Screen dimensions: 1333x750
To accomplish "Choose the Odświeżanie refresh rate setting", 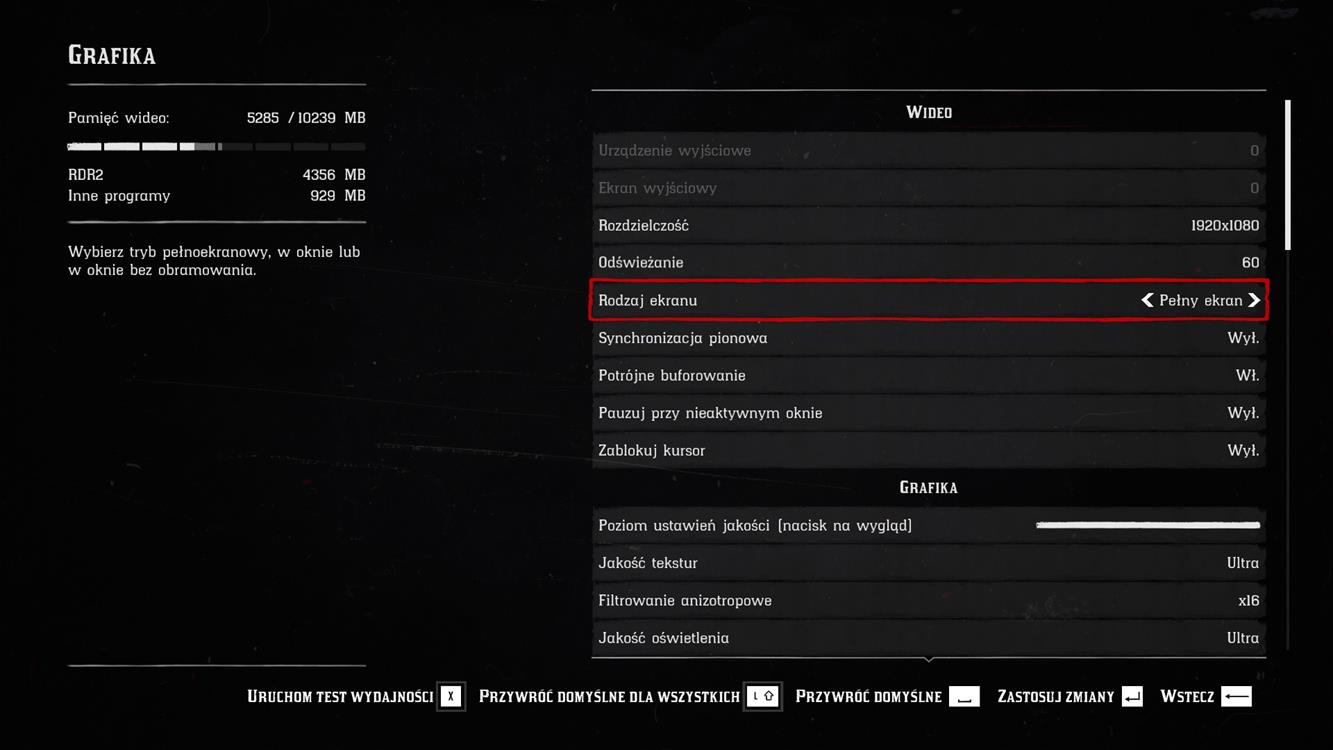I will pyautogui.click(x=928, y=263).
